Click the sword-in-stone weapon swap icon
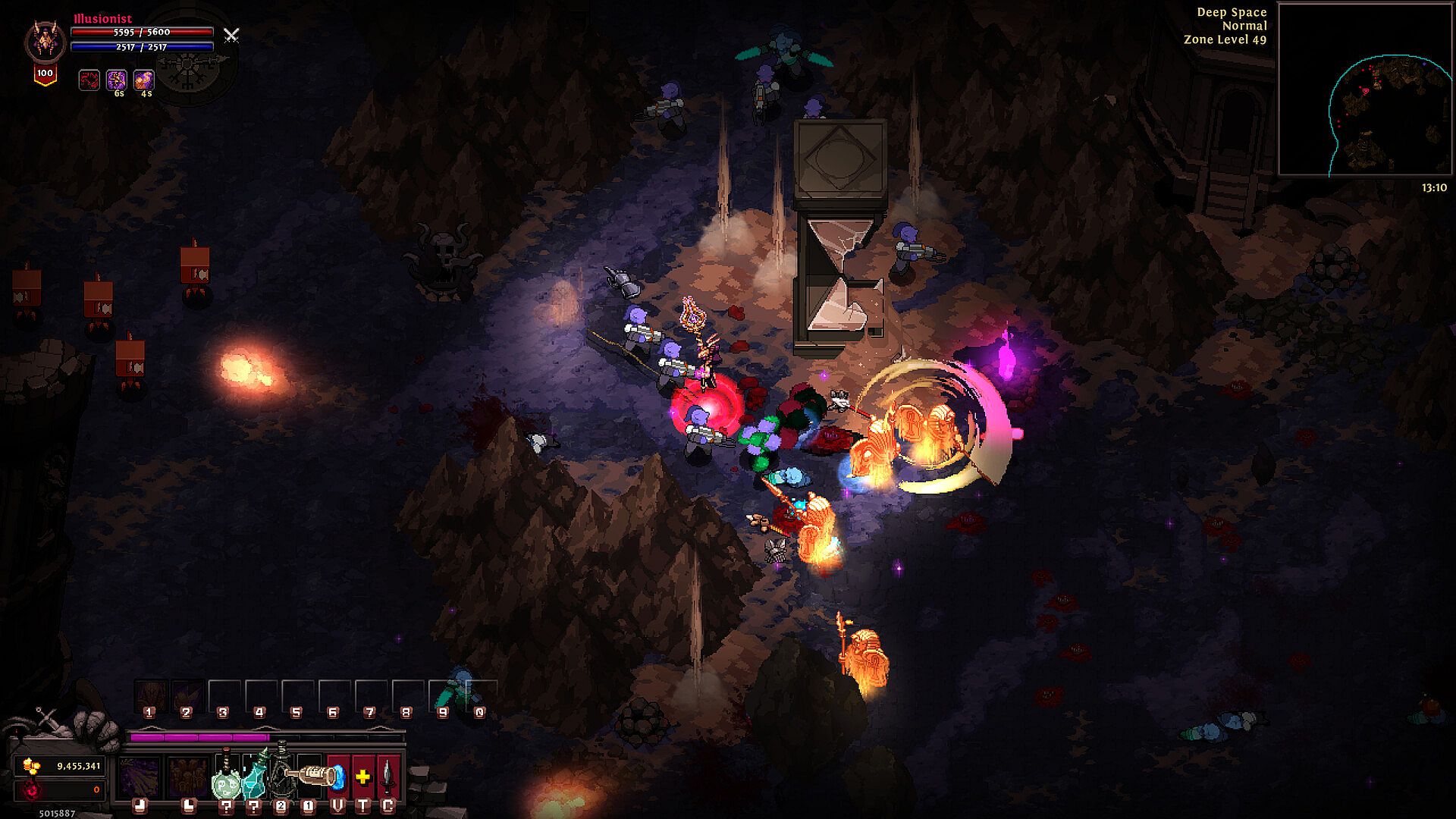The width and height of the screenshot is (1456, 819). click(47, 719)
